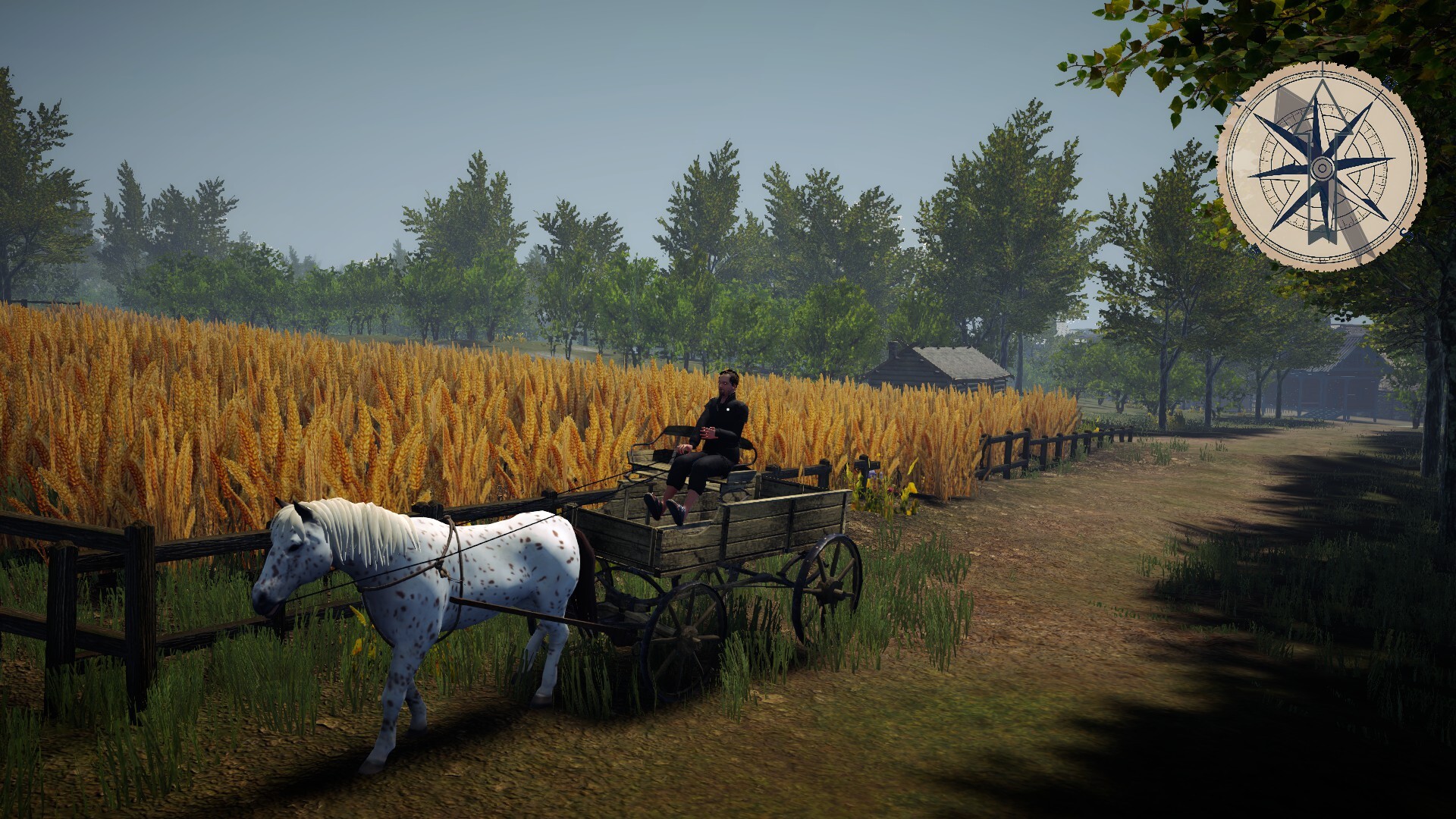
Task: Click the north marker on the compass
Action: click(1236, 99)
